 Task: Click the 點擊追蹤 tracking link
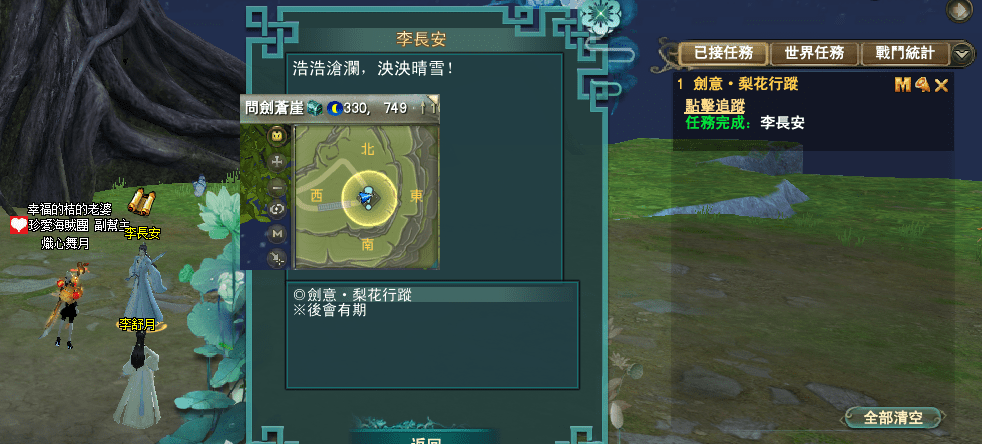(714, 105)
